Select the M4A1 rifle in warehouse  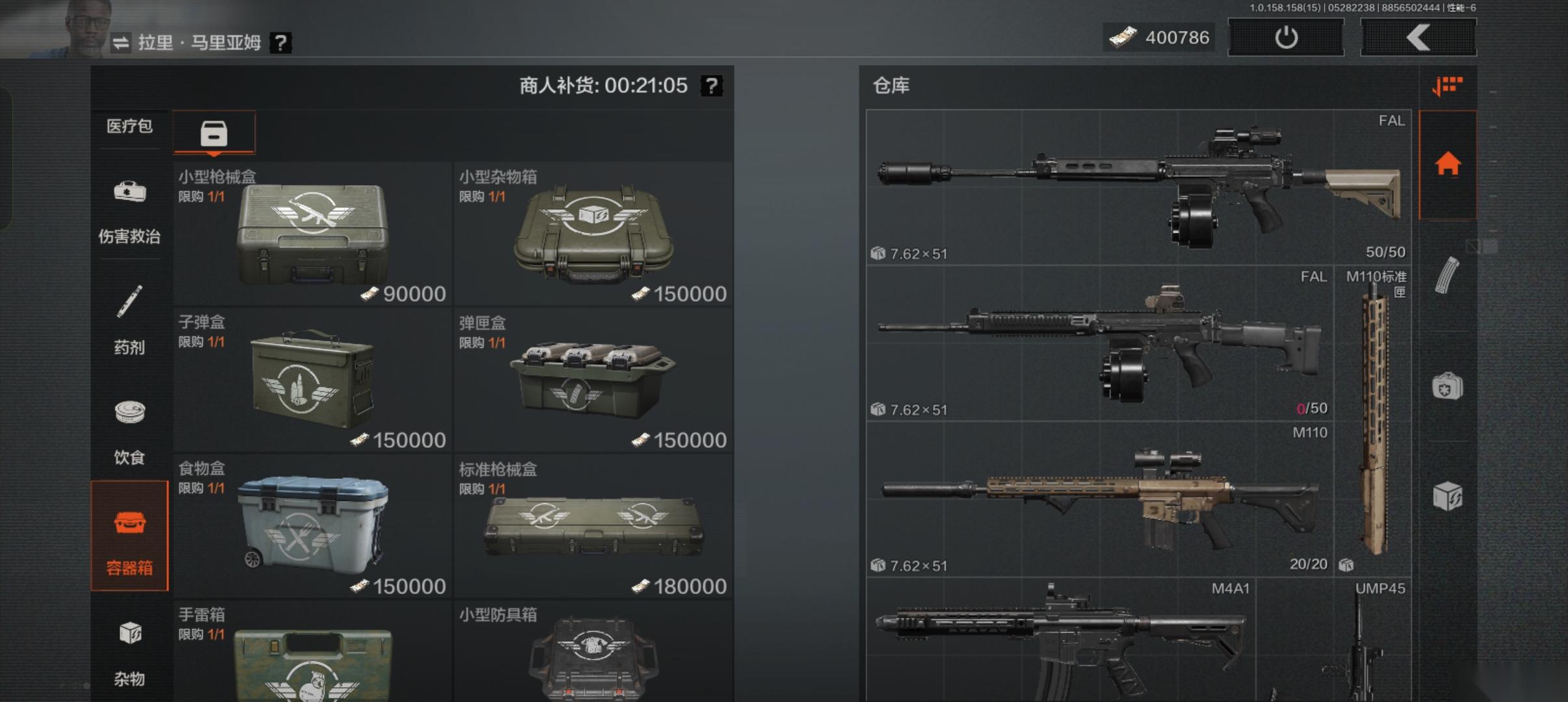(x=1060, y=640)
